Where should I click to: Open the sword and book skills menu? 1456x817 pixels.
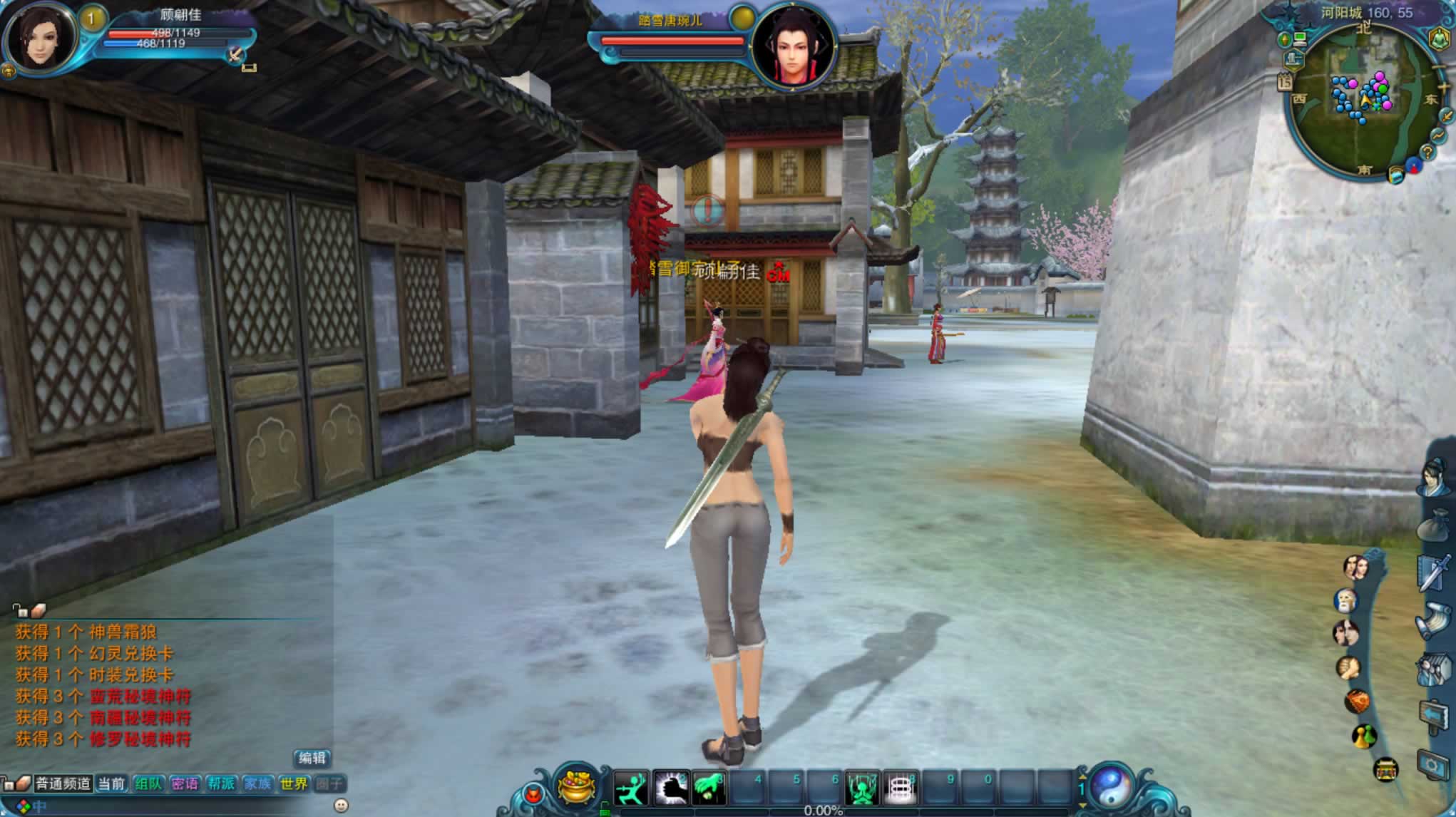point(1435,572)
